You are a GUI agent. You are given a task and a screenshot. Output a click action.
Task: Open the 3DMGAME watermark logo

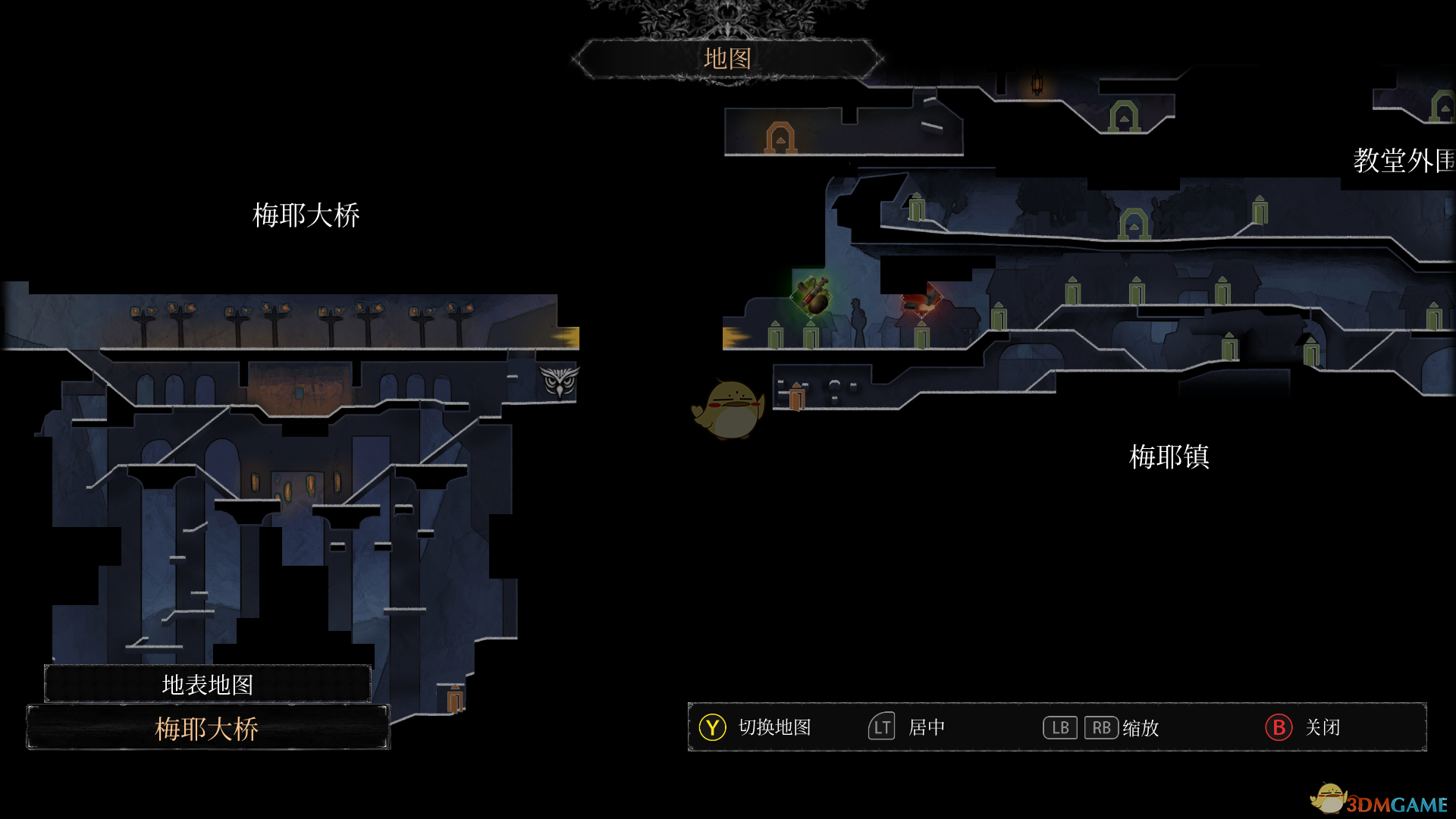[x=1379, y=801]
